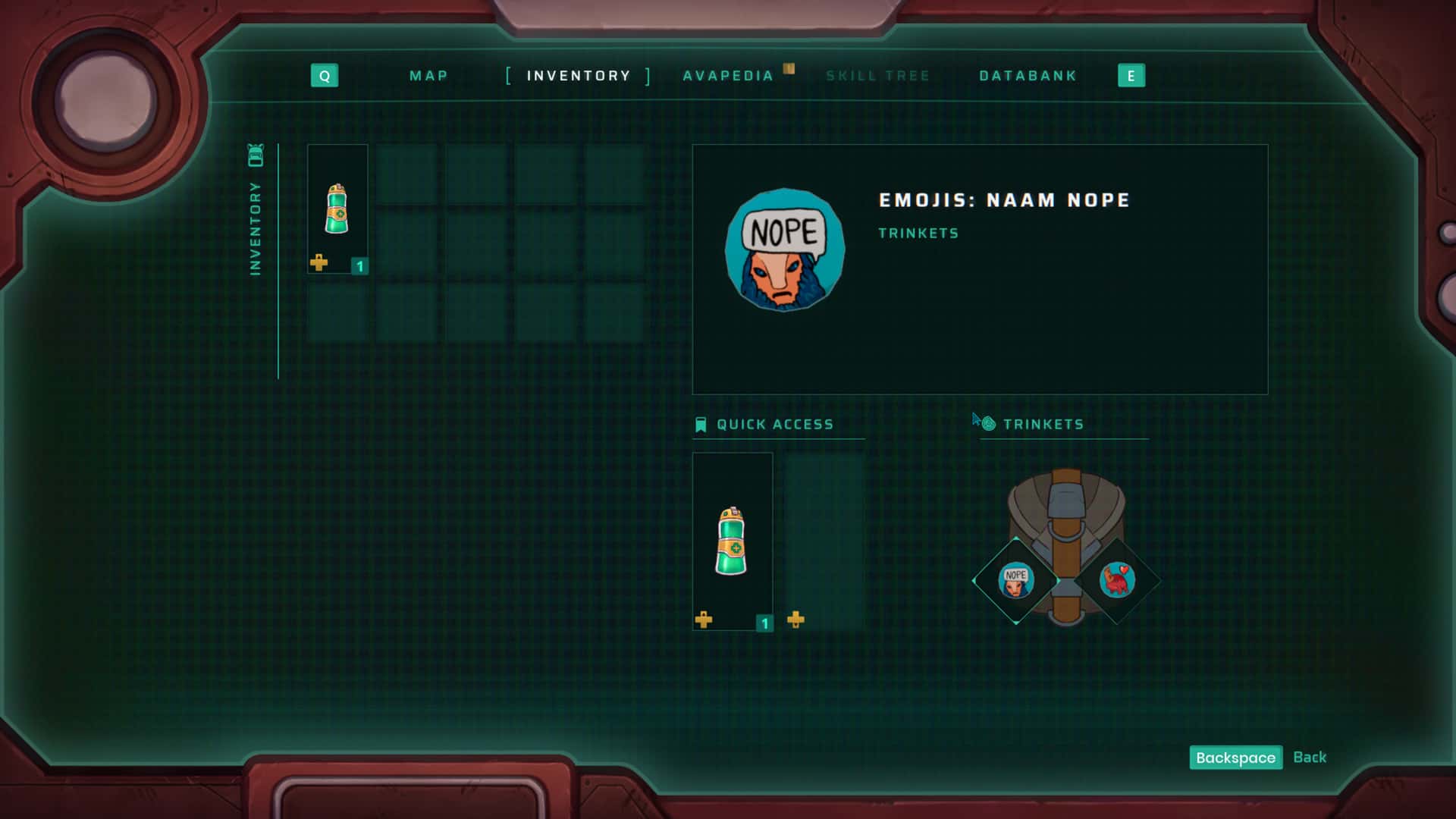Click the Q key shortcut indicator

pyautogui.click(x=325, y=76)
